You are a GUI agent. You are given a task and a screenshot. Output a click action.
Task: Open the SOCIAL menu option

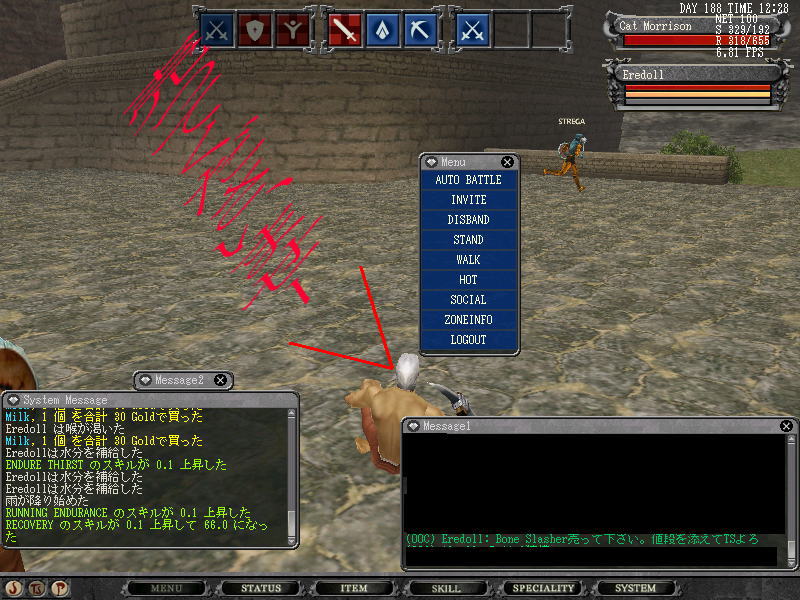pyautogui.click(x=468, y=300)
